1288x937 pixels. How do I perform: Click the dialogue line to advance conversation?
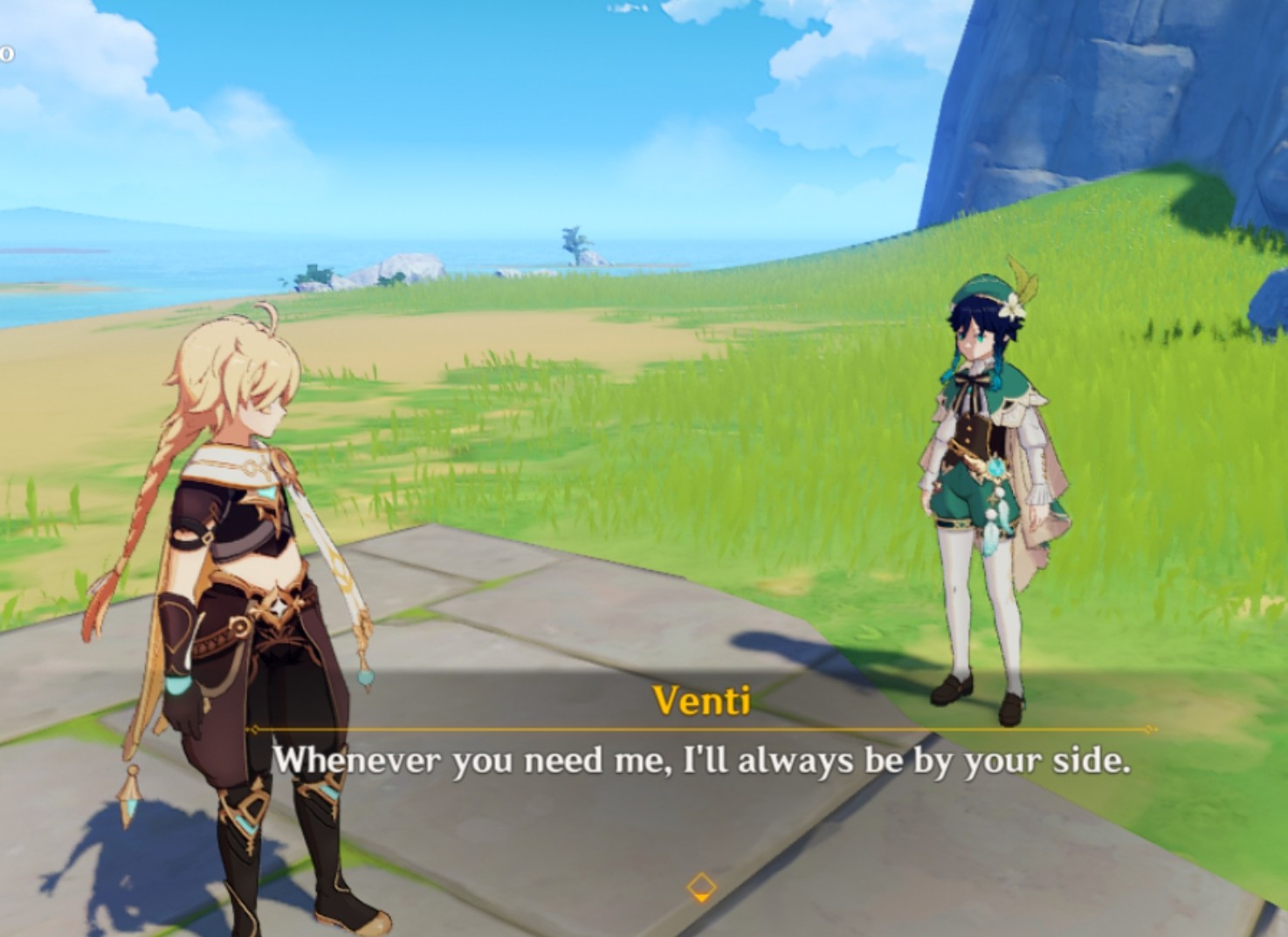(x=703, y=761)
